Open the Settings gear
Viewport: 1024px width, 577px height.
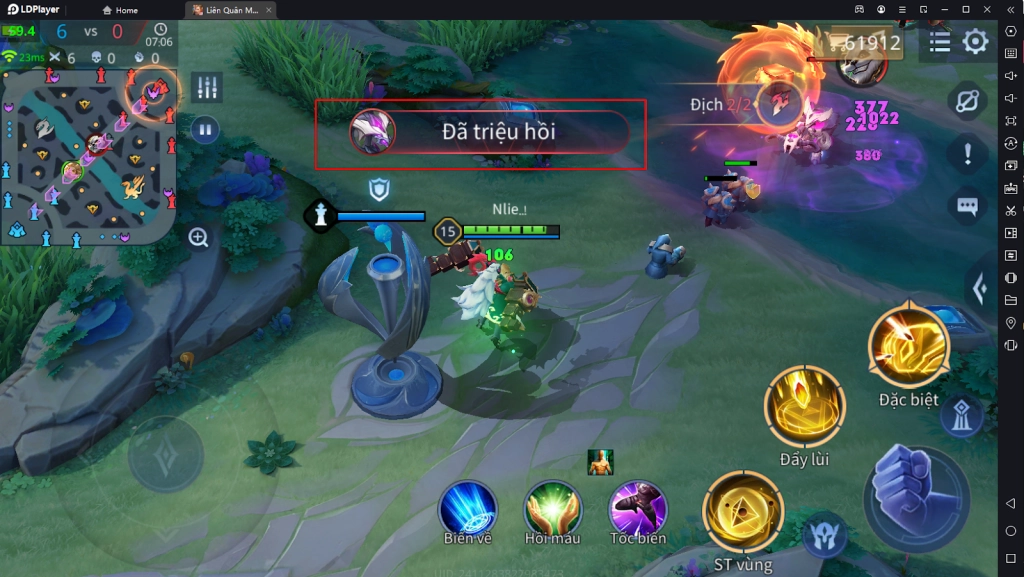(975, 42)
